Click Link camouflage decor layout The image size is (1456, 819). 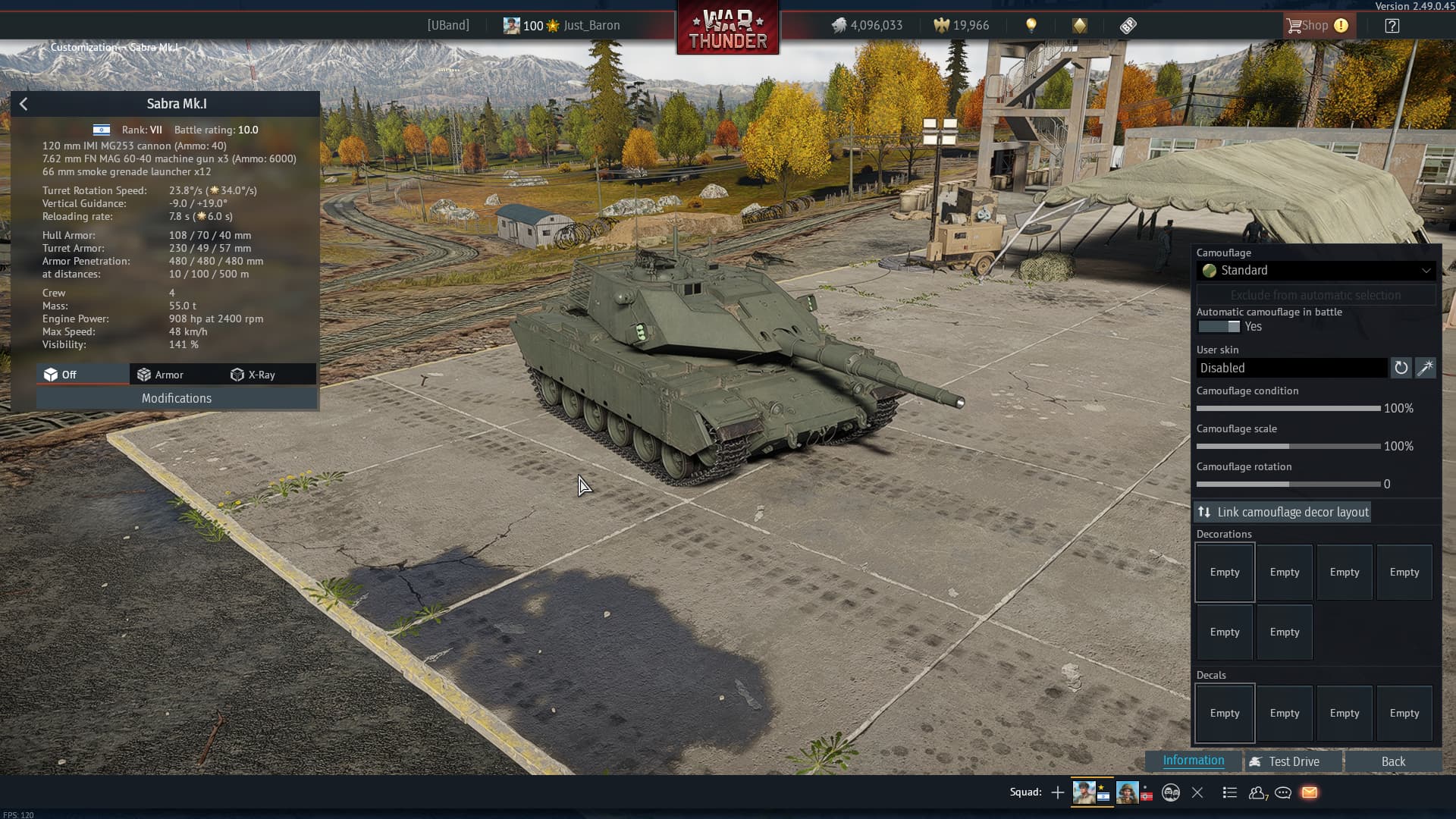pos(1283,513)
